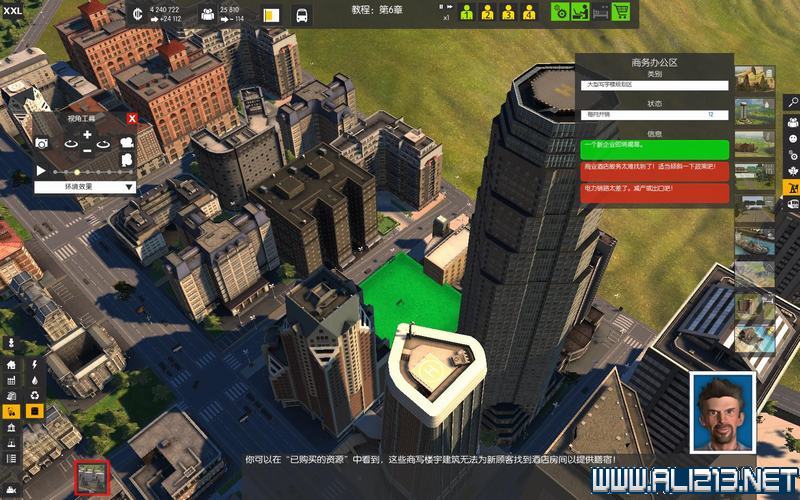This screenshot has width=800, height=500.
Task: Click the advisor portrait
Action: pos(722,410)
